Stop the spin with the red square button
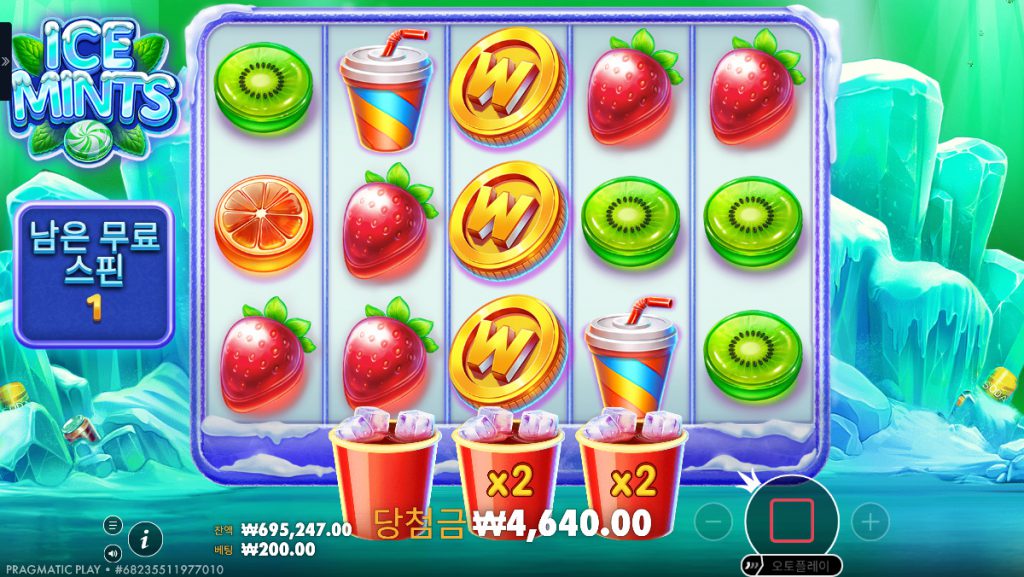1024x577 pixels. [x=791, y=520]
